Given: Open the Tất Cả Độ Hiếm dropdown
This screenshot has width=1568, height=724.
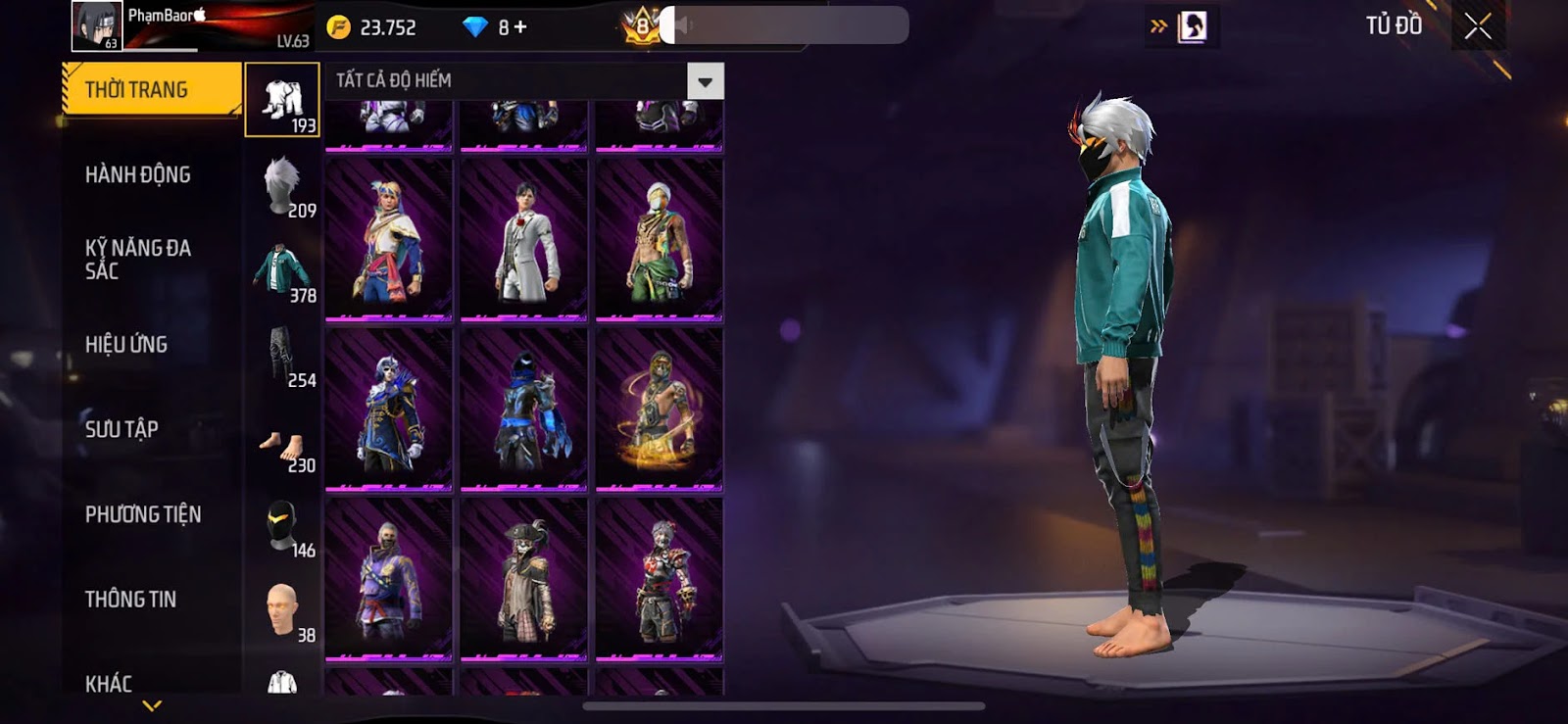Looking at the screenshot, I should click(705, 81).
